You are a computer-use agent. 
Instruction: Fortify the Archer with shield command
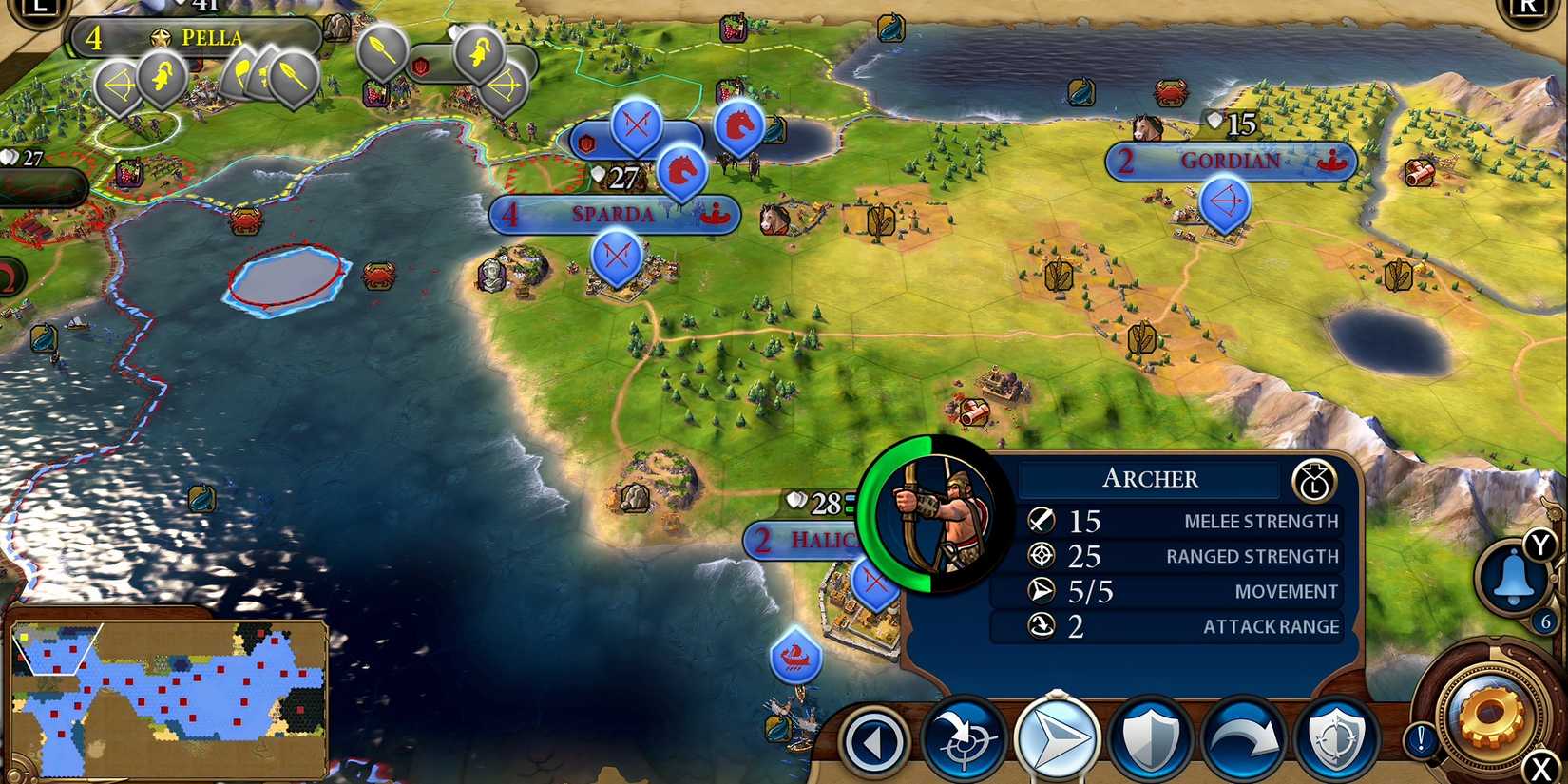point(1150,736)
